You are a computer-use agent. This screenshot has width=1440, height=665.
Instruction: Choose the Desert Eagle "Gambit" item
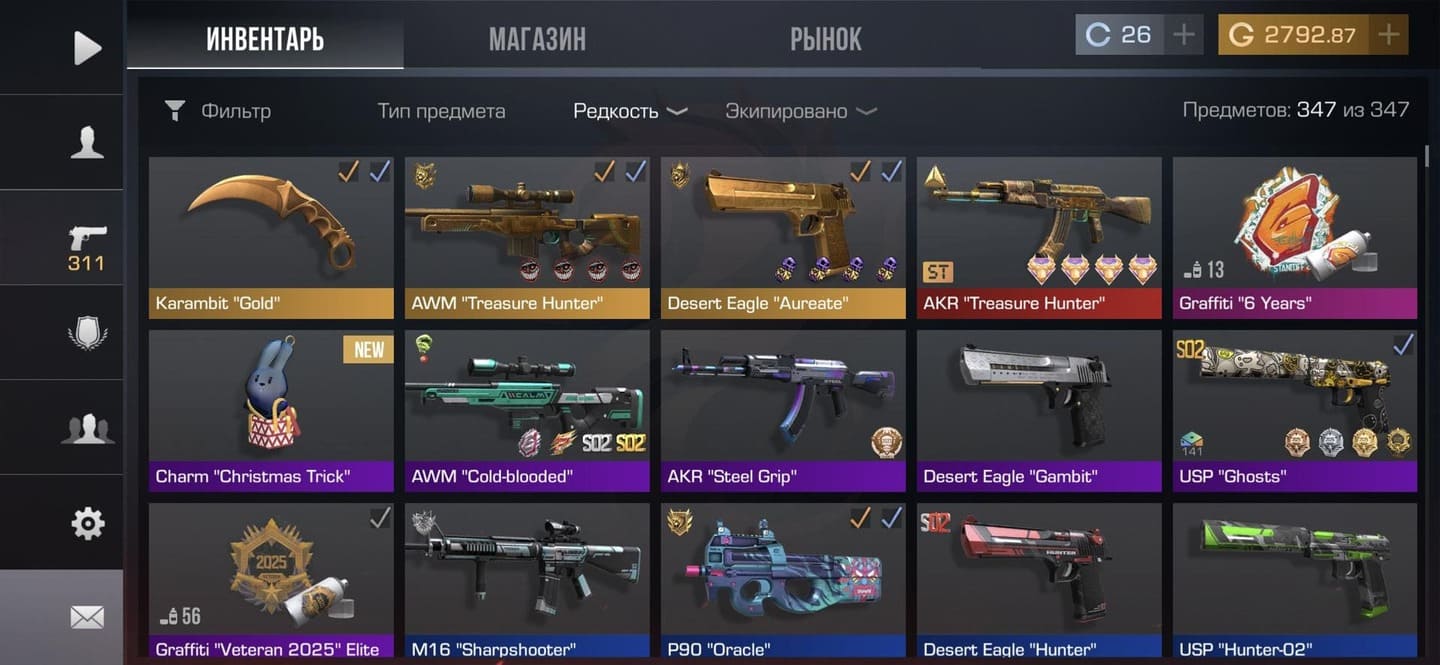(1039, 410)
